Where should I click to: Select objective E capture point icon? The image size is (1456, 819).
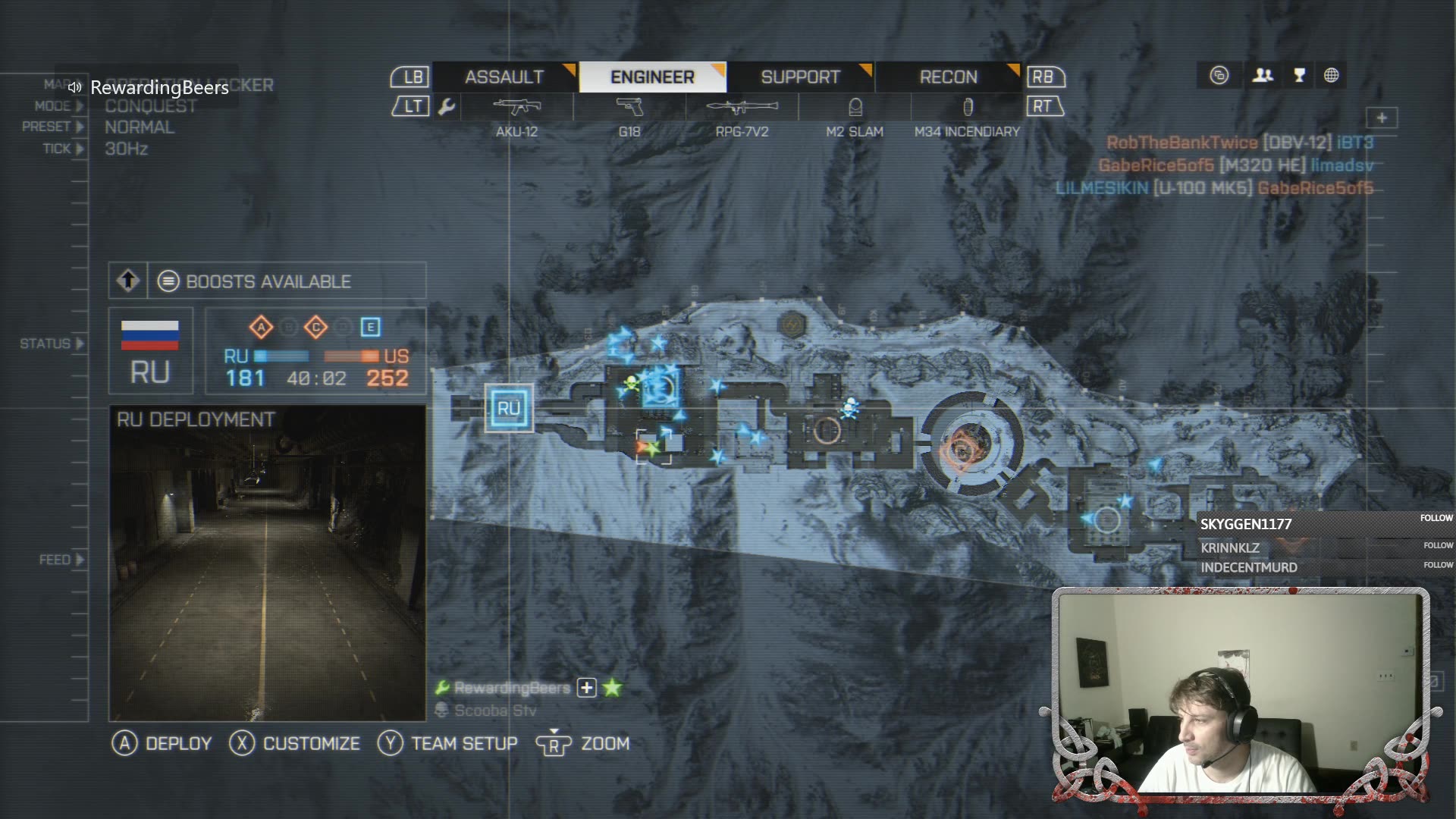click(x=370, y=327)
